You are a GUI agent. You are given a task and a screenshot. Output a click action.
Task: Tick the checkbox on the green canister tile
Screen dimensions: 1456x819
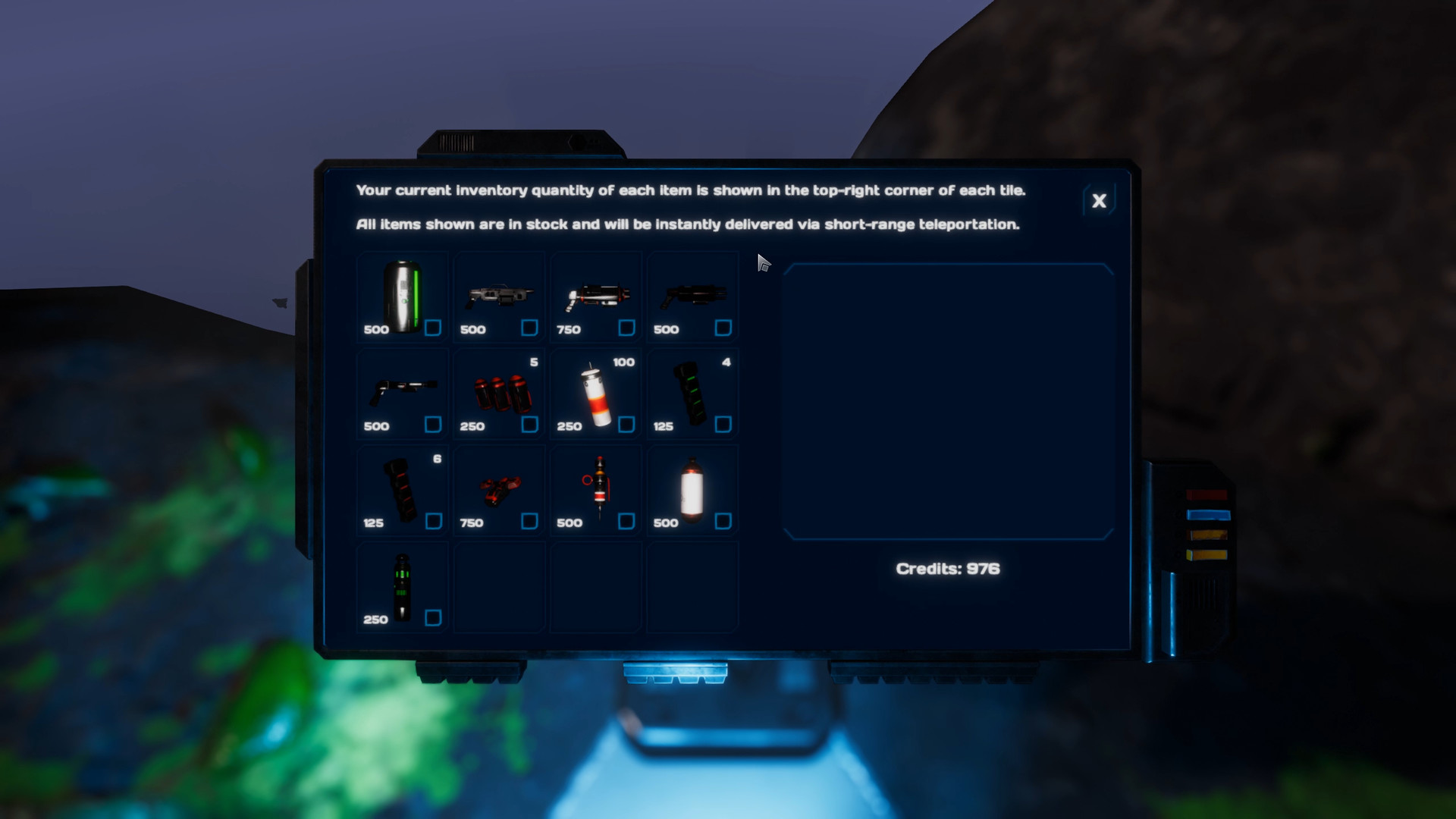pyautogui.click(x=432, y=329)
